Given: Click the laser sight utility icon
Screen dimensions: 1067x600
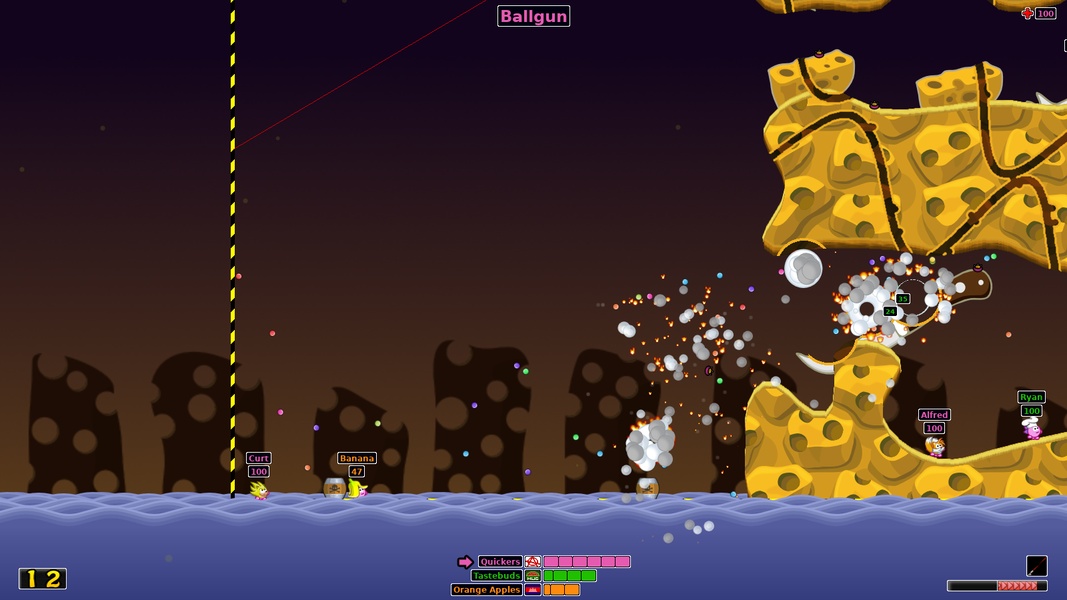Looking at the screenshot, I should click(x=1036, y=566).
